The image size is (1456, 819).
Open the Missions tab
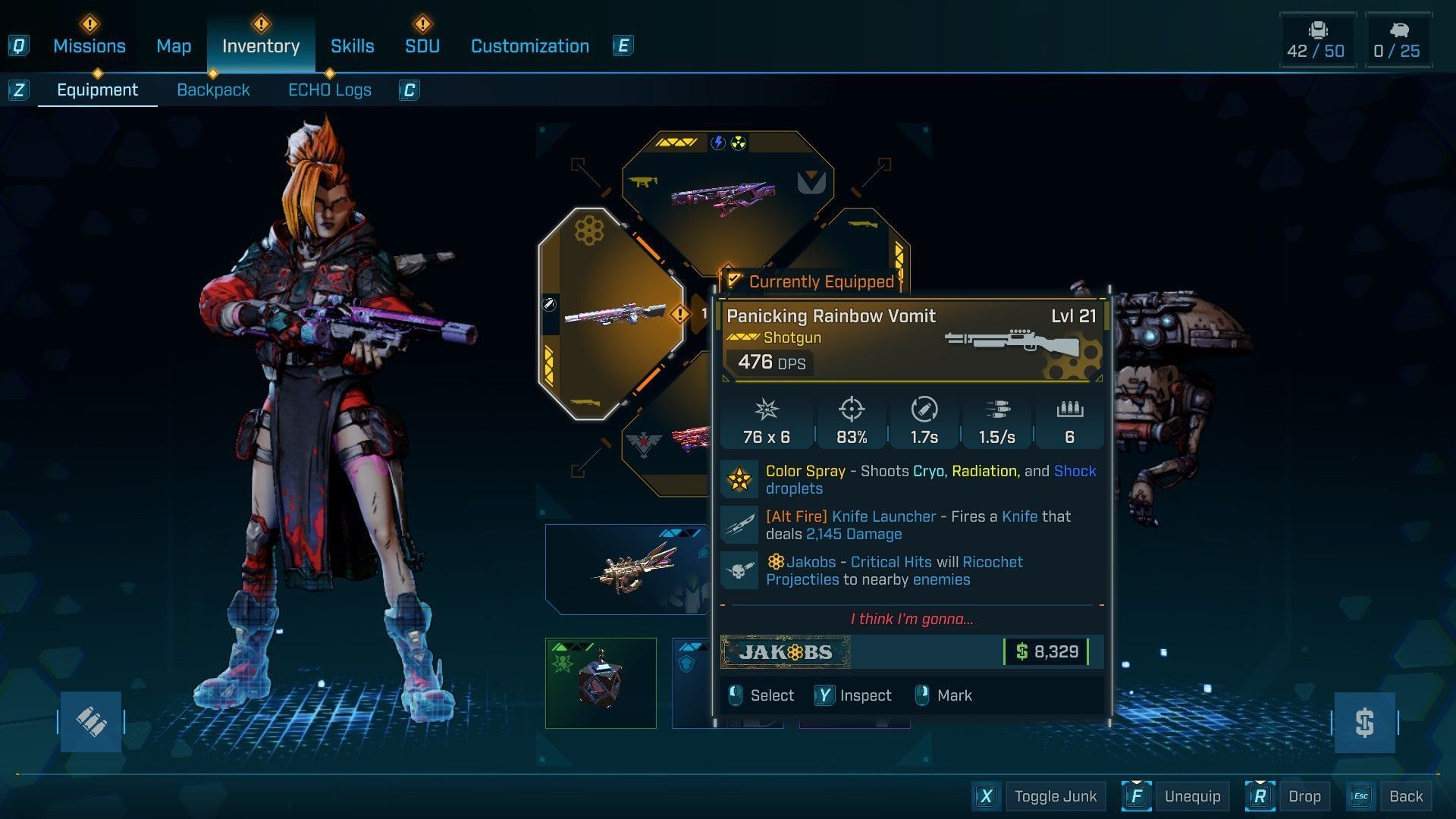(x=89, y=46)
